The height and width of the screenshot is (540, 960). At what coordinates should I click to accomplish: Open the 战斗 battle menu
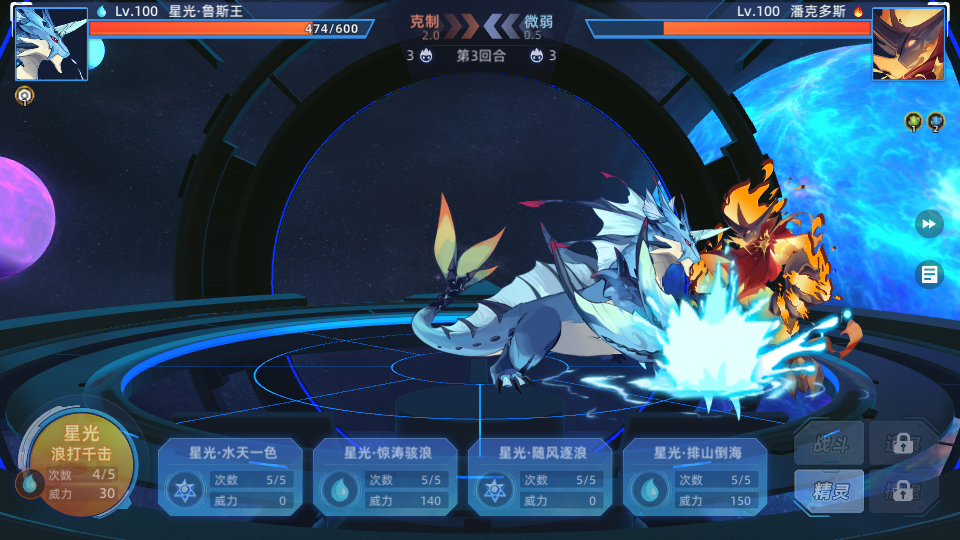click(x=829, y=443)
